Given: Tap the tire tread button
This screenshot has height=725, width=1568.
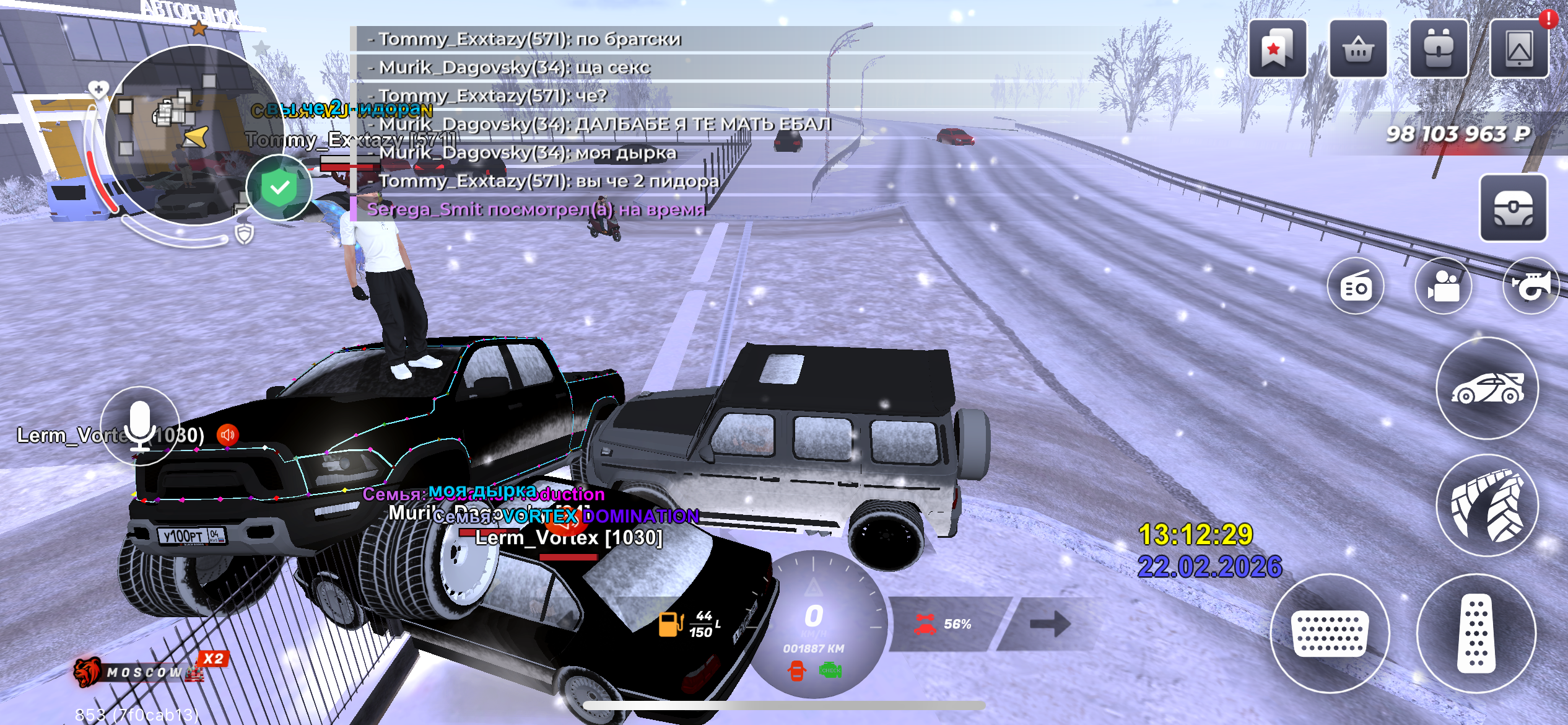Looking at the screenshot, I should tap(1487, 505).
